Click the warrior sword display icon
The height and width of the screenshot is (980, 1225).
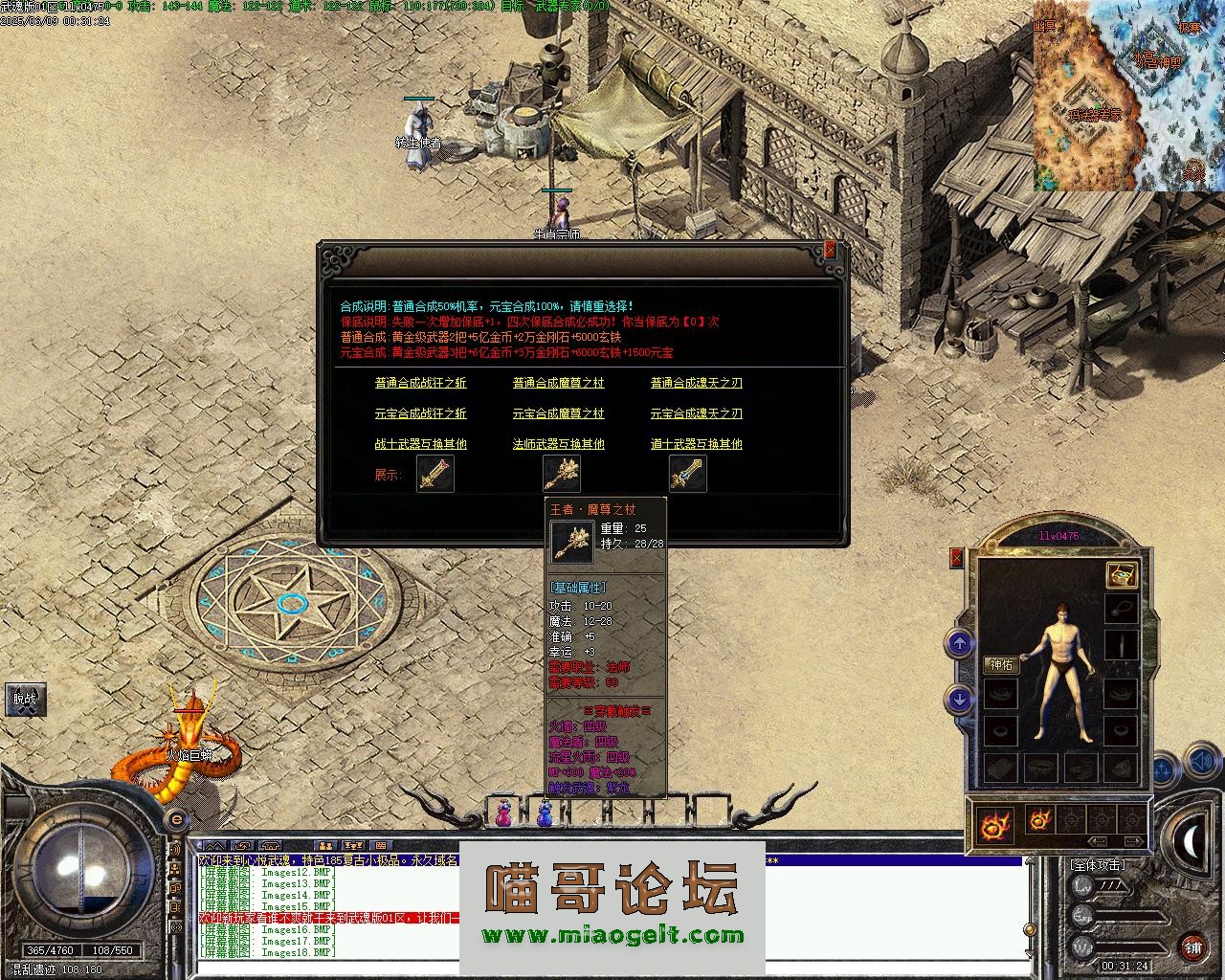click(x=434, y=474)
